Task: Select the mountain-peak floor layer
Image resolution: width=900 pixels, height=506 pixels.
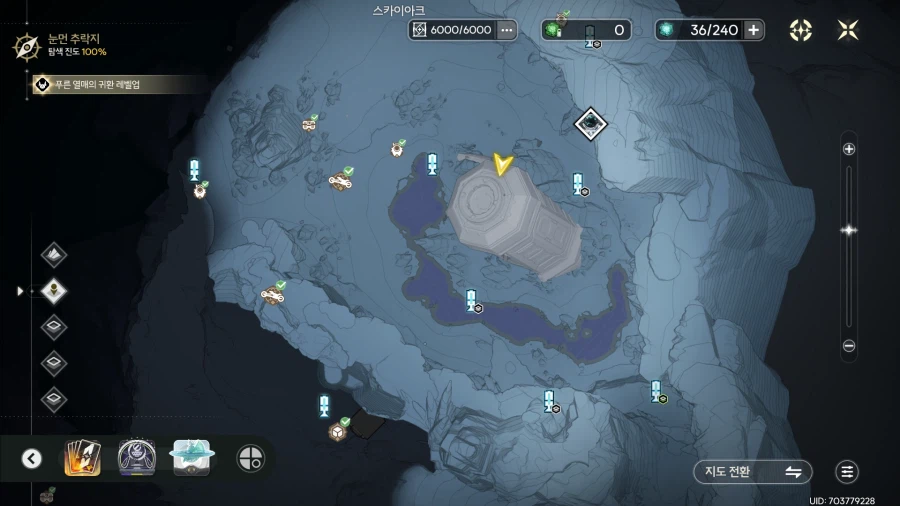Action: (54, 254)
